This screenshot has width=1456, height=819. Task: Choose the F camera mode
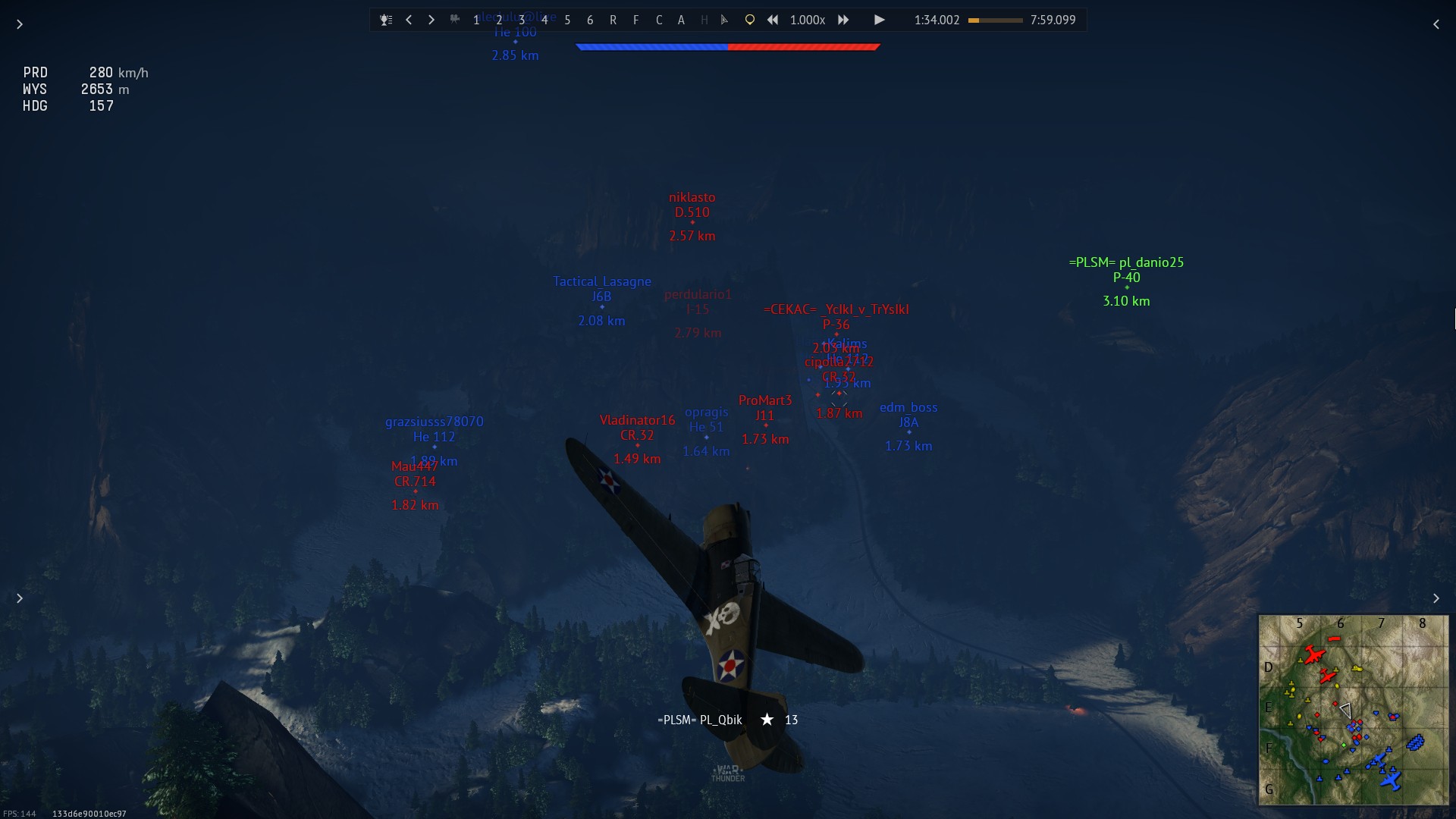(x=635, y=20)
